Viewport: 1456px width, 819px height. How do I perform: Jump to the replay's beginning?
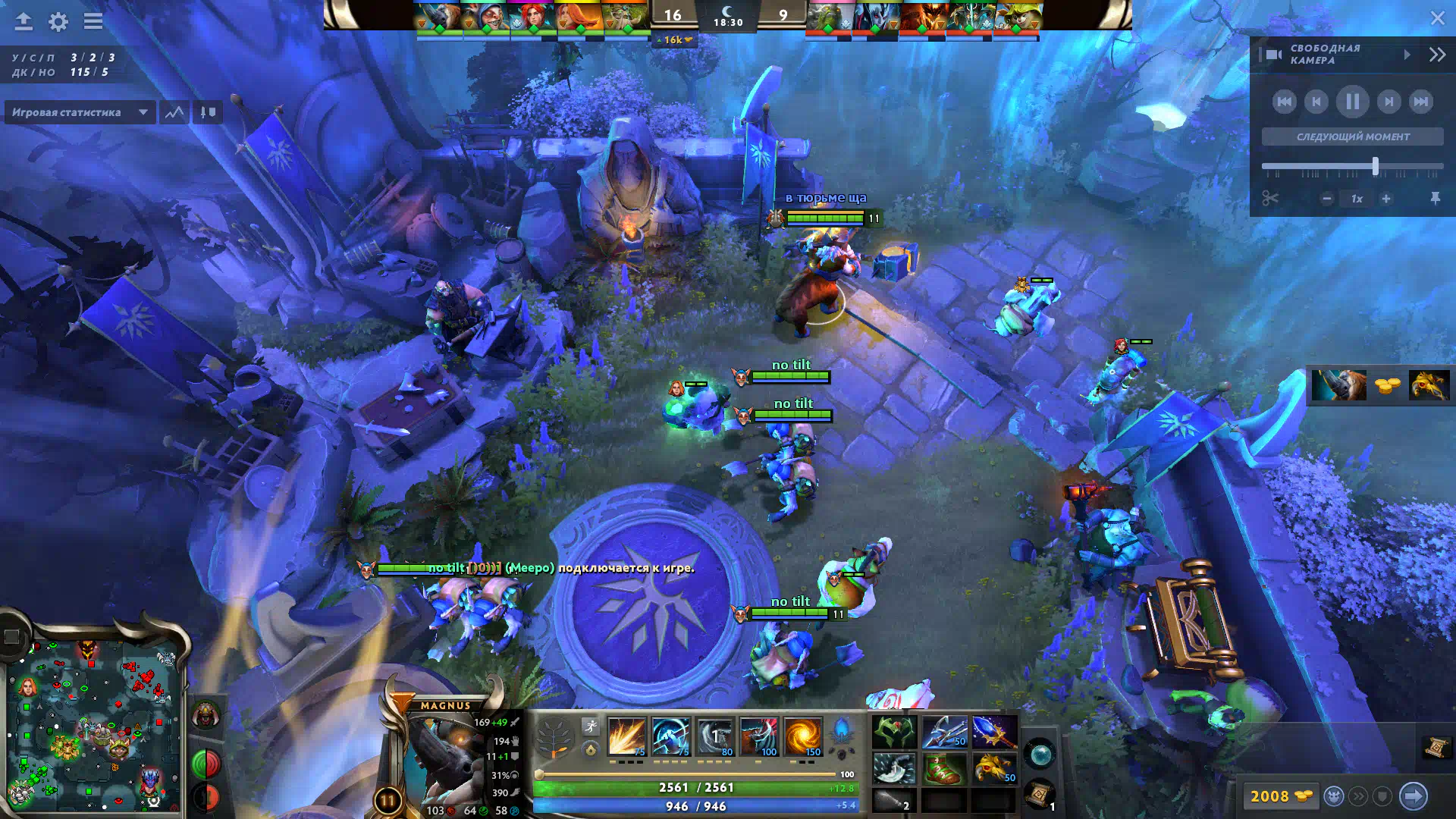[1284, 102]
